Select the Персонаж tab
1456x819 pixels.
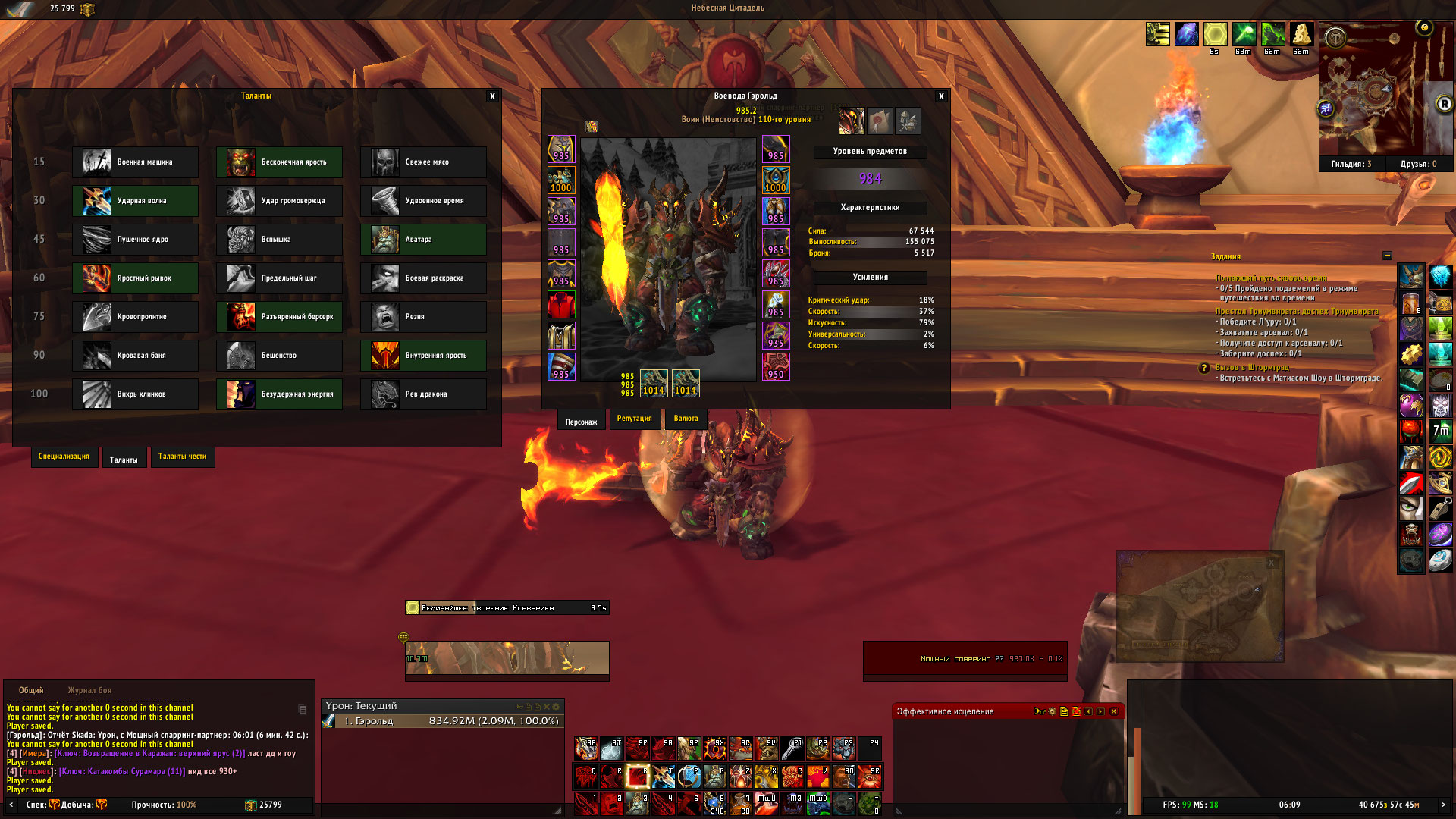tap(581, 422)
